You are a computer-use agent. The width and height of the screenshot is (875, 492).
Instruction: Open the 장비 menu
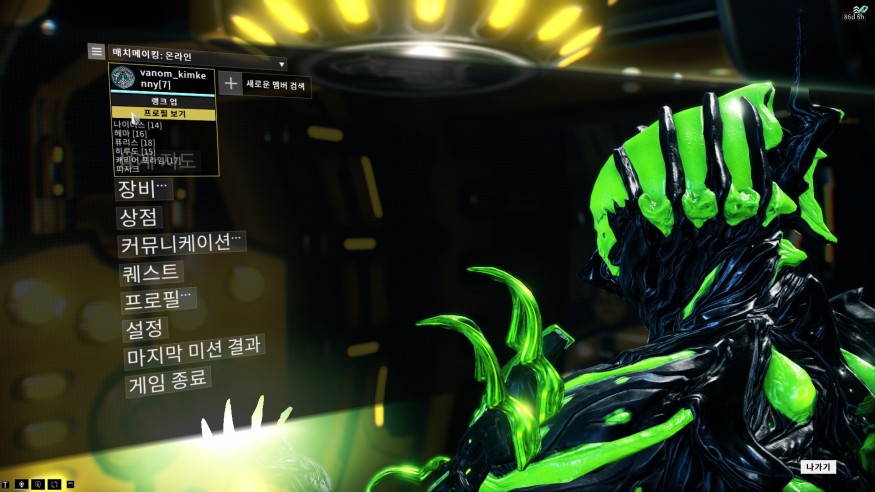pyautogui.click(x=144, y=188)
